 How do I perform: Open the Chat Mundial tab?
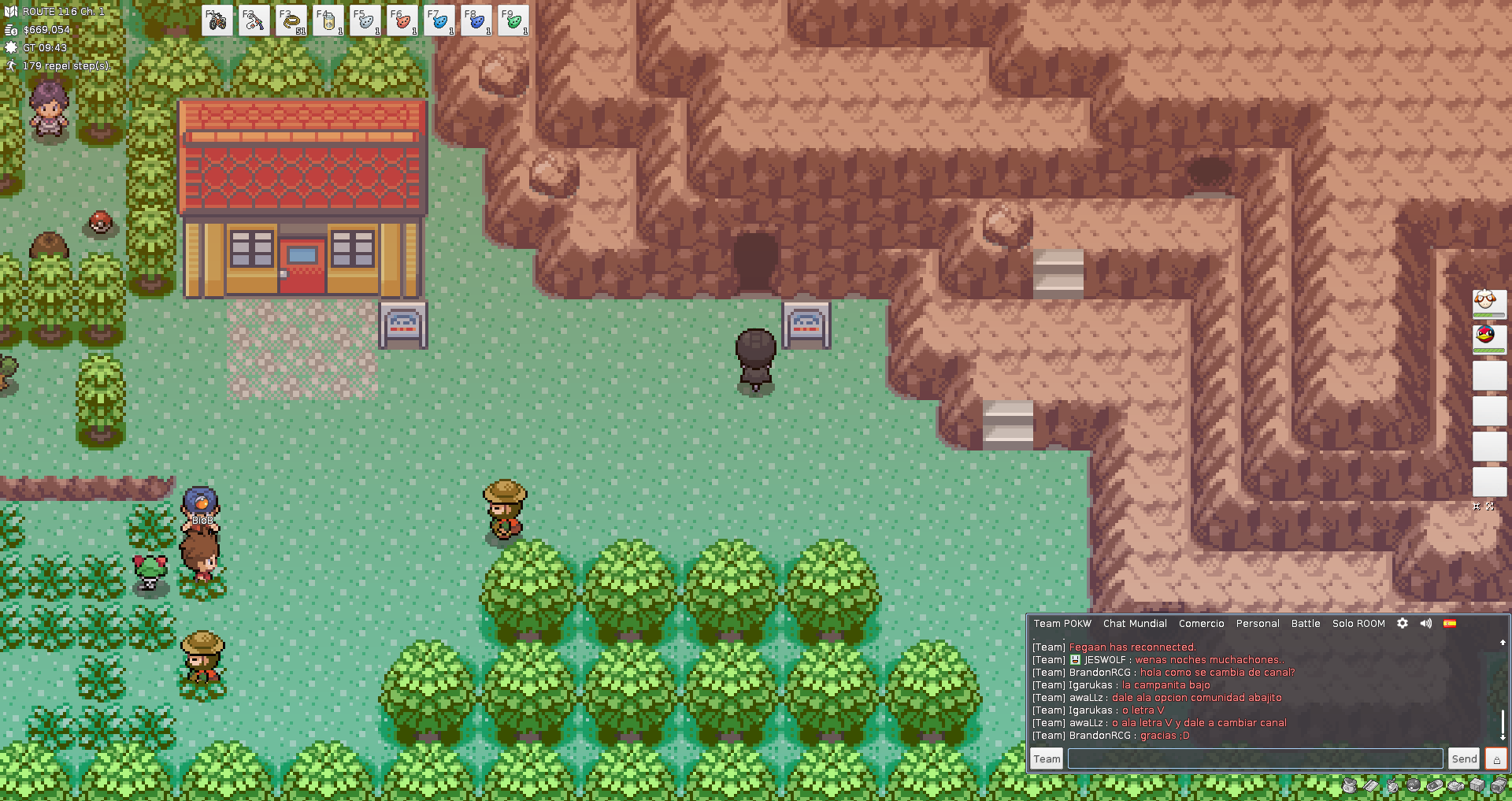(x=1135, y=624)
